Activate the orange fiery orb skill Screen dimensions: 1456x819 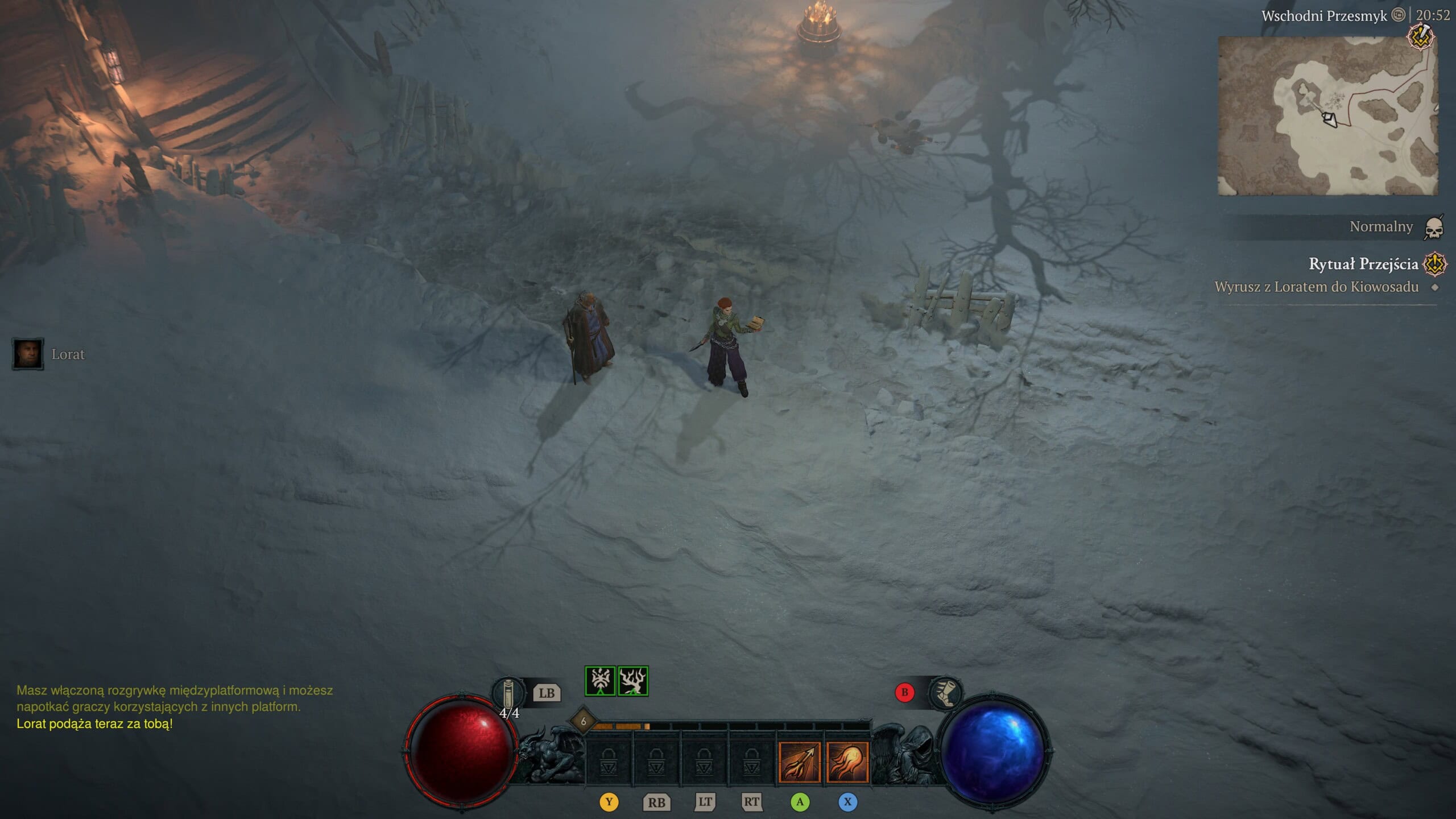point(847,762)
